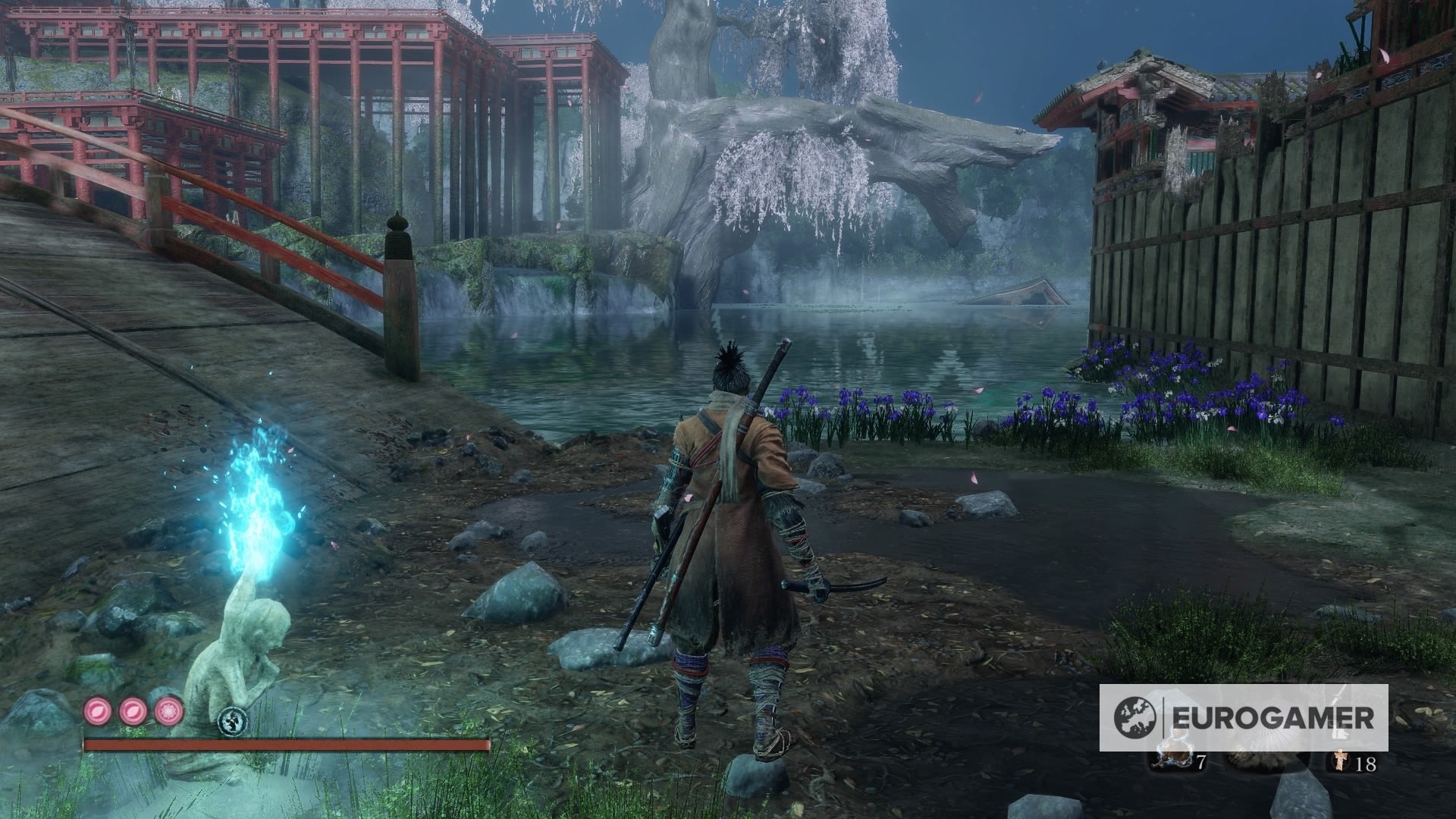1456x819 pixels.
Task: Click the EUROGAMER watermark logo text
Action: point(1272,717)
